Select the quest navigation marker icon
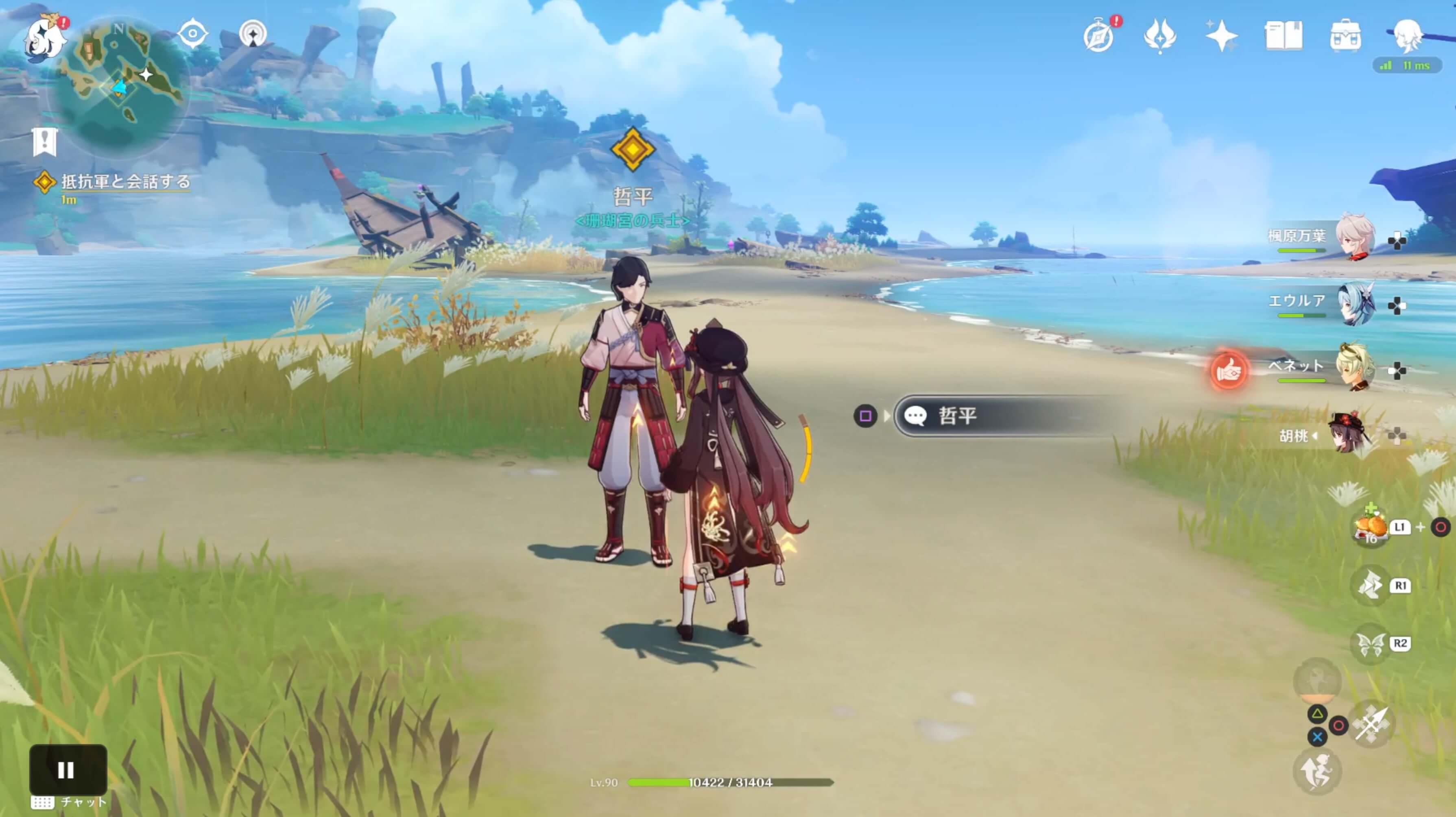The width and height of the screenshot is (1456, 817). 253,34
